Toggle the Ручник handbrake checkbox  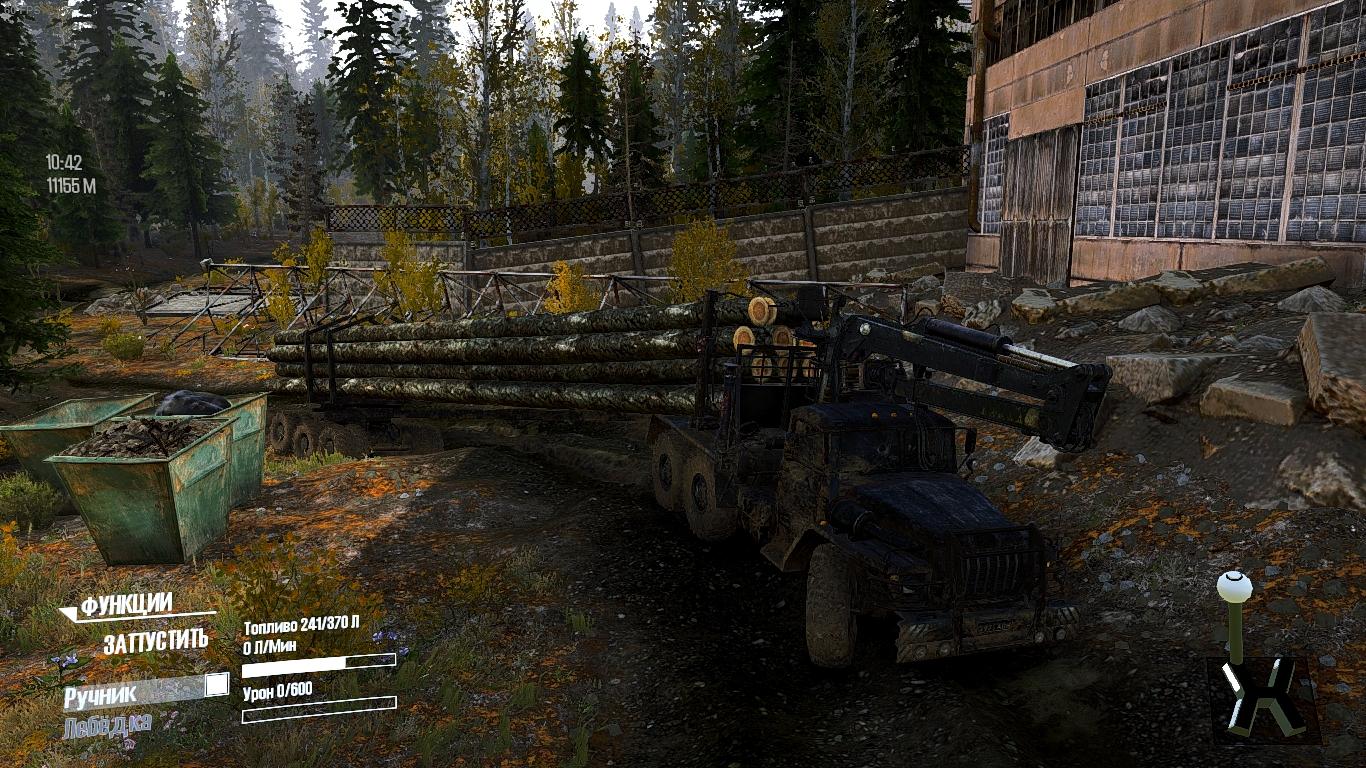(x=216, y=685)
